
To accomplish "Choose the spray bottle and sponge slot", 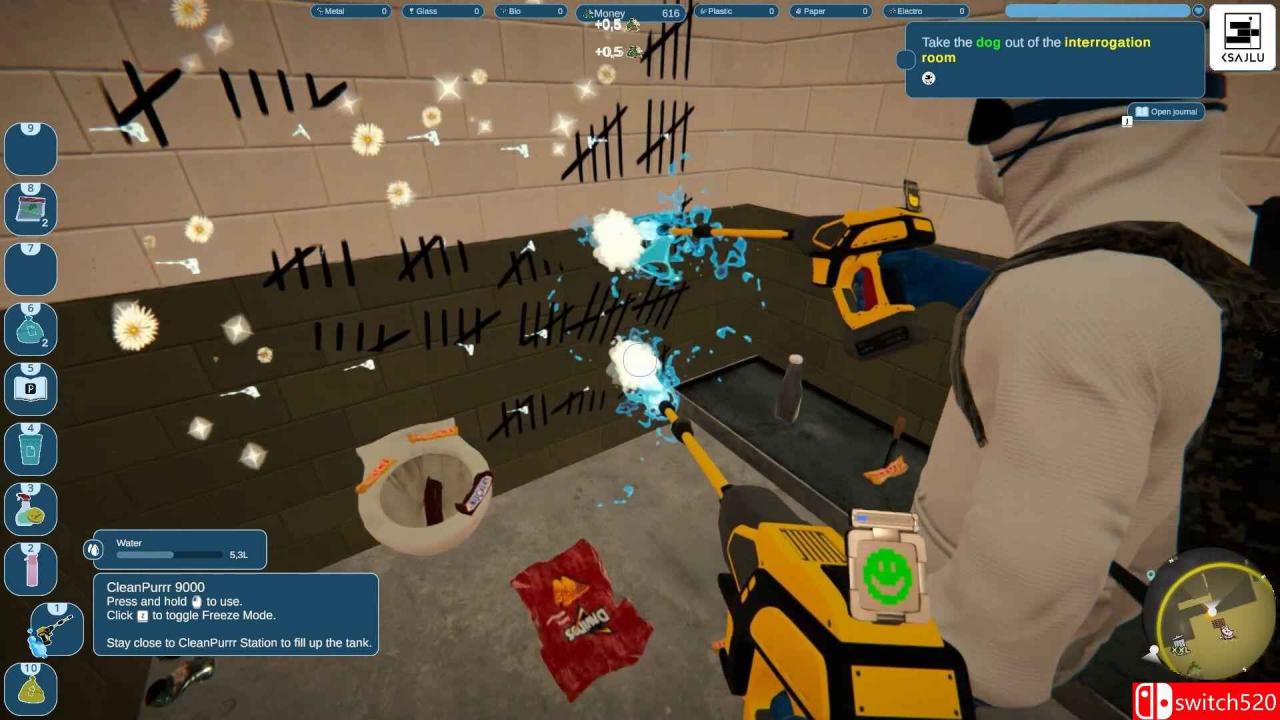I will tap(31, 510).
